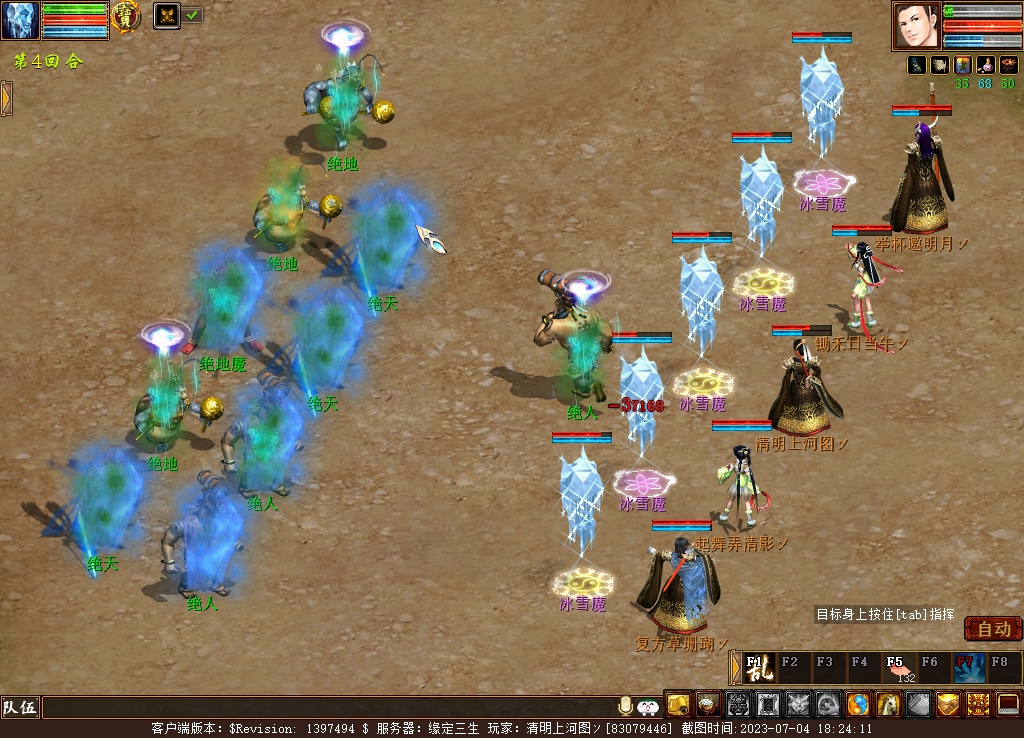The image size is (1024, 738).
Task: Expand the hotkey bar arrow beside F1
Action: (x=735, y=667)
